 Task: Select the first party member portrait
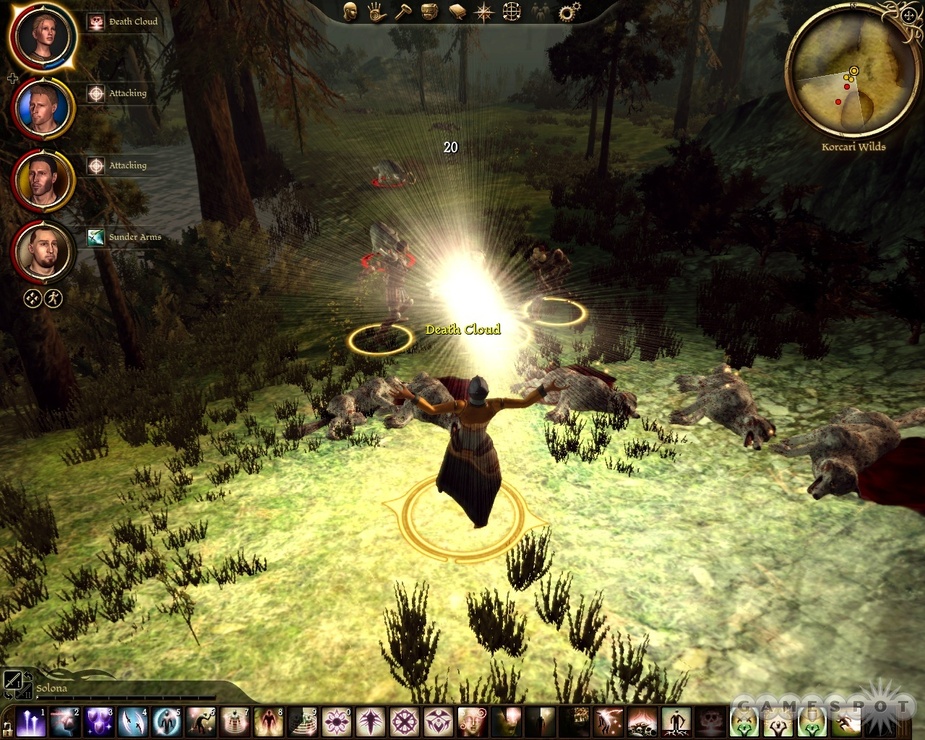(x=43, y=36)
